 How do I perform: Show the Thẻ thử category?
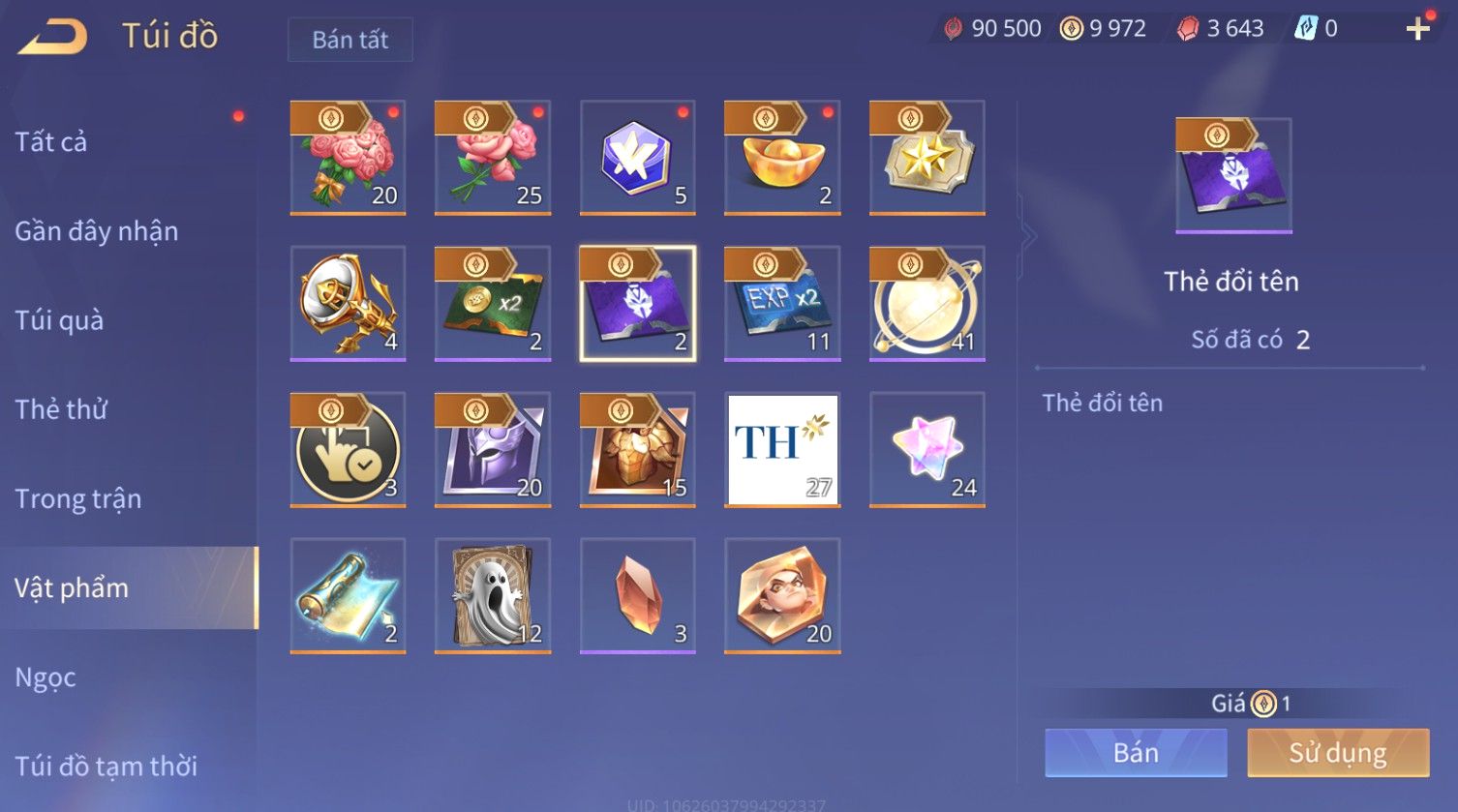(x=61, y=409)
